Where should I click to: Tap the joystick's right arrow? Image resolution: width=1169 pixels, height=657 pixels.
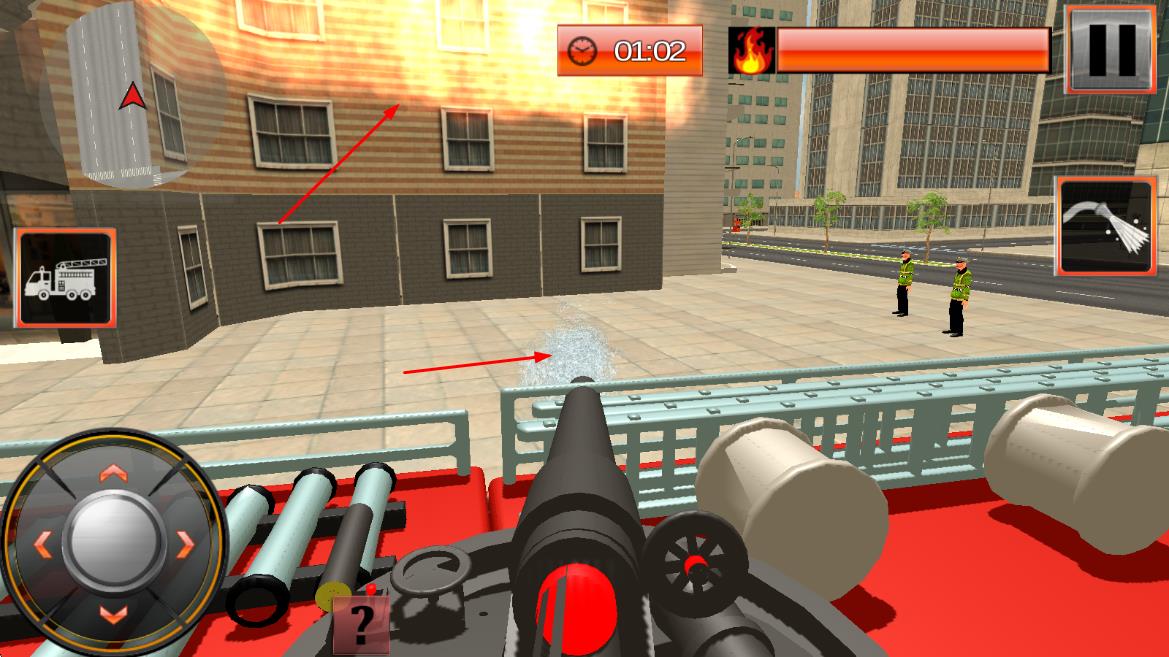pyautogui.click(x=186, y=544)
